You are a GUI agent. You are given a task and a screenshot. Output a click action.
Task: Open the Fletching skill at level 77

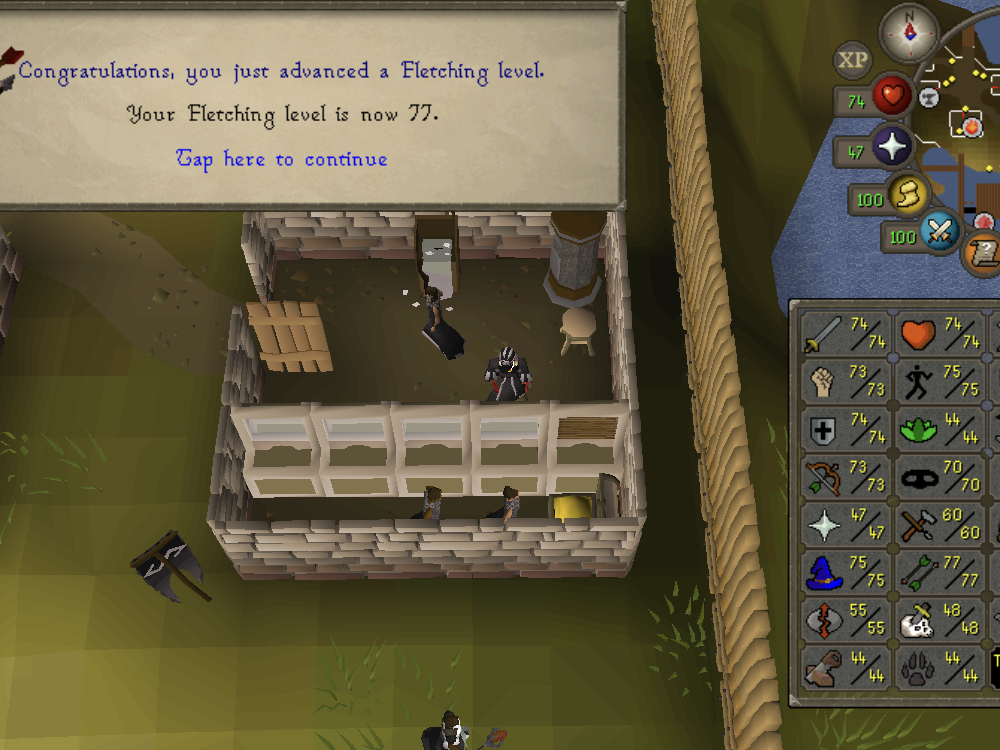point(938,572)
